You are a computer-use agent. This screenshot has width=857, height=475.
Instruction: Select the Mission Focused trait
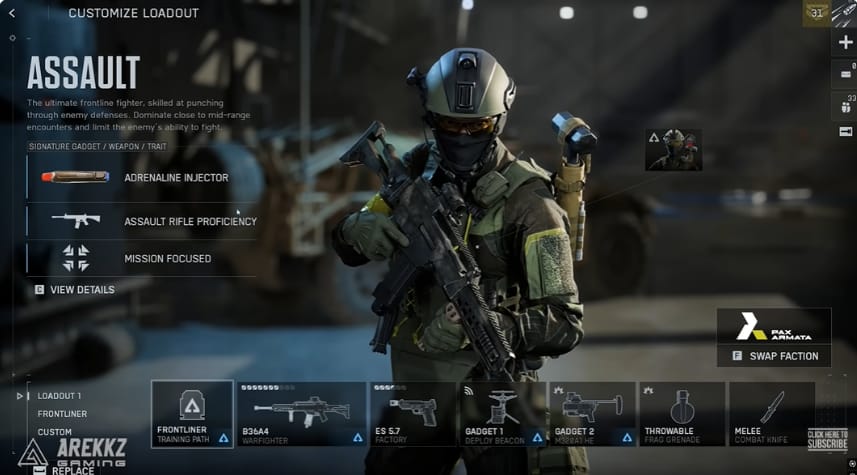[x=141, y=258]
